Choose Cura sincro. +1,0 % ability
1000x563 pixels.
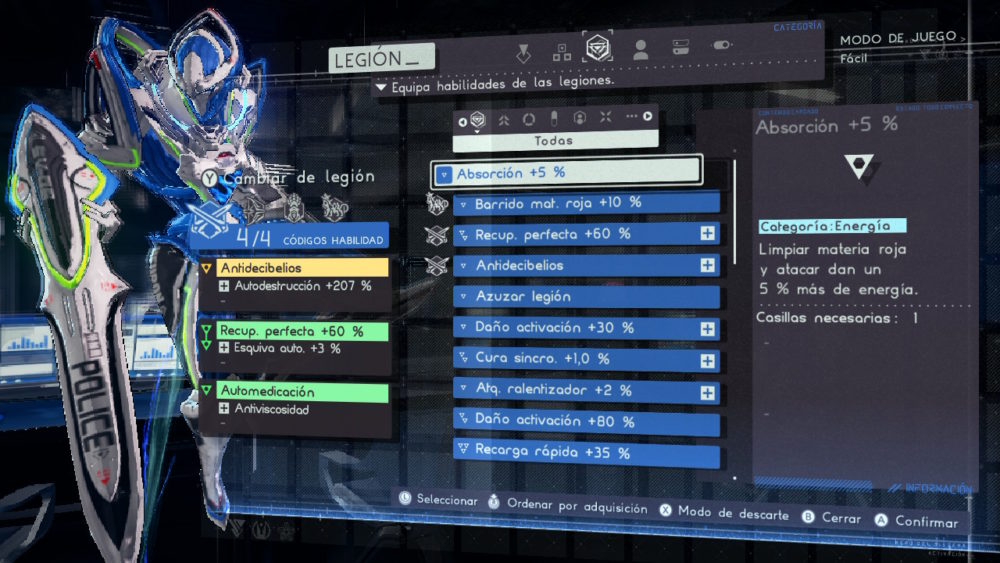(x=586, y=359)
